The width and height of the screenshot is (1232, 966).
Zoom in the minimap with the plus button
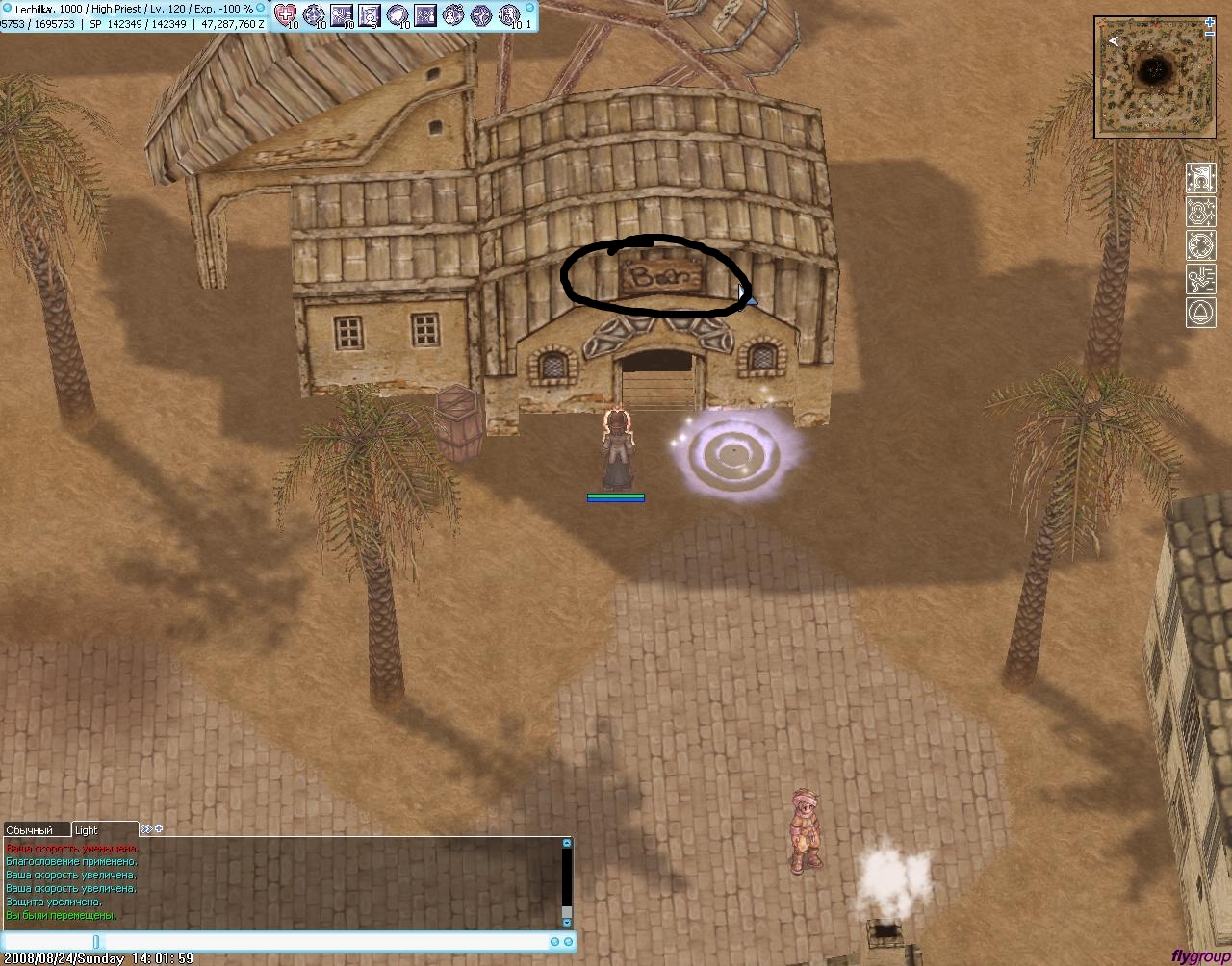[1210, 21]
